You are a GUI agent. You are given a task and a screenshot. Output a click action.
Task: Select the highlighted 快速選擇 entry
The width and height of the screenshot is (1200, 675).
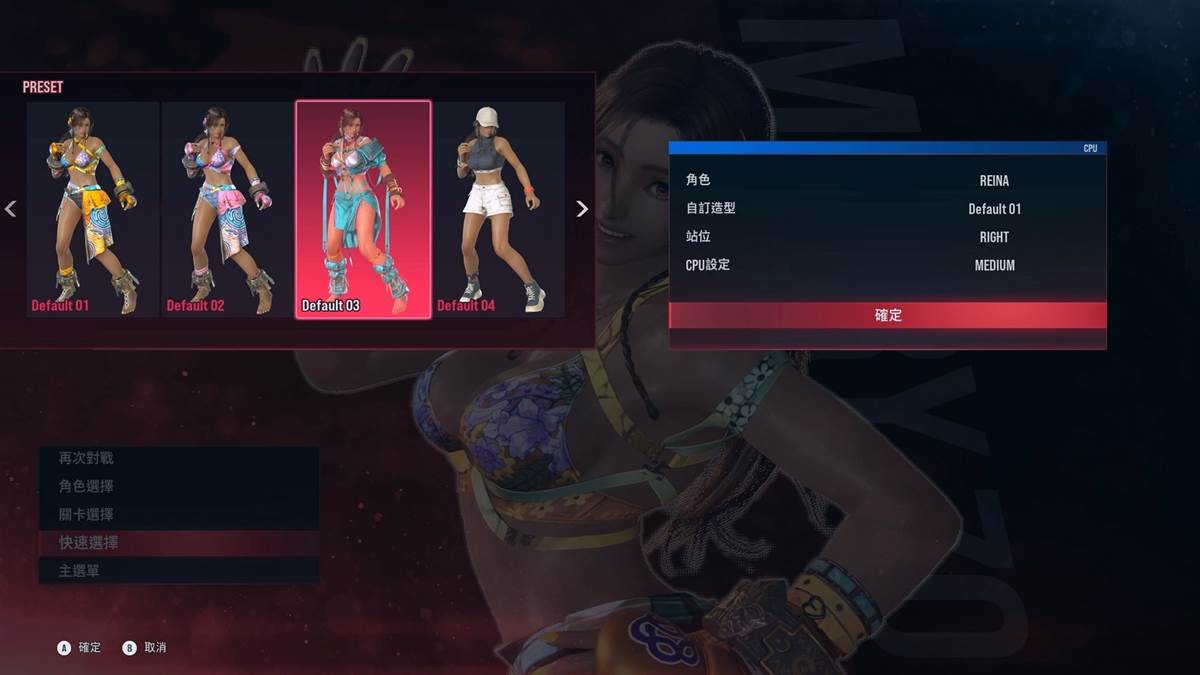[179, 542]
